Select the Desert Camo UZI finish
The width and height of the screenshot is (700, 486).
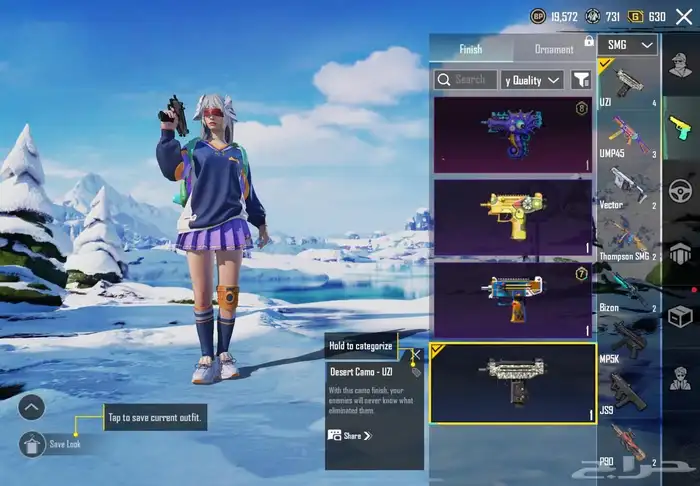click(512, 383)
